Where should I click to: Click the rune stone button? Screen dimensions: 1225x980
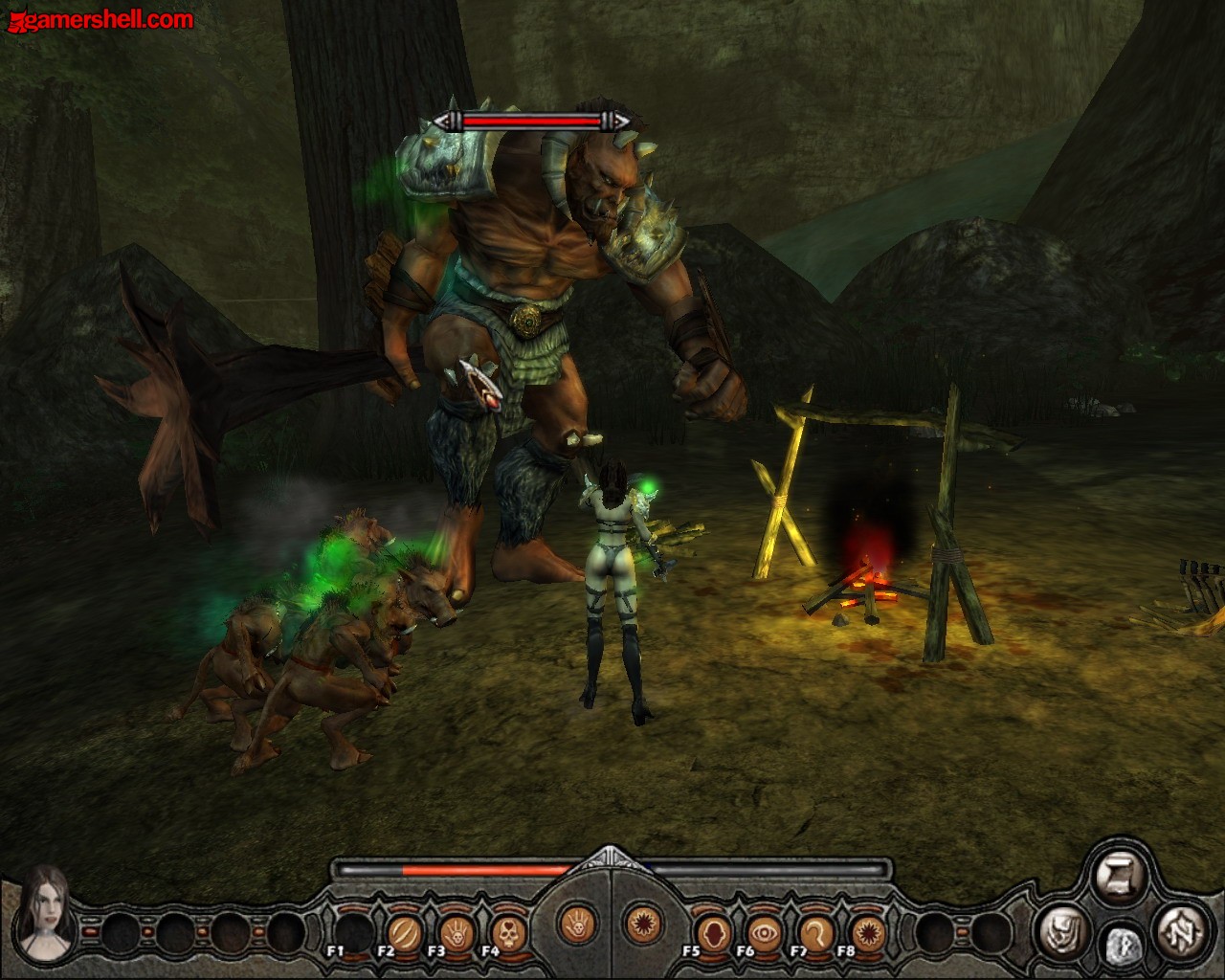click(x=1122, y=946)
